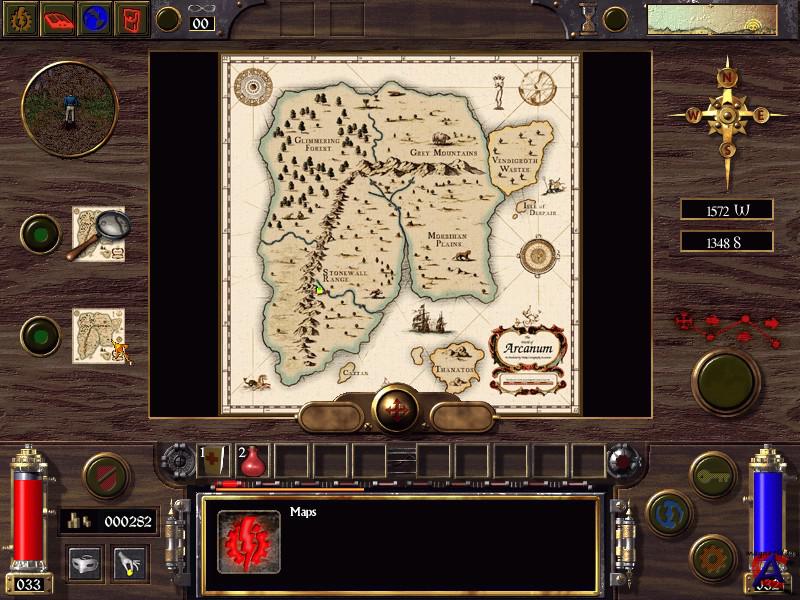Click the blue globe map icon
This screenshot has height=600, width=800.
tap(97, 18)
